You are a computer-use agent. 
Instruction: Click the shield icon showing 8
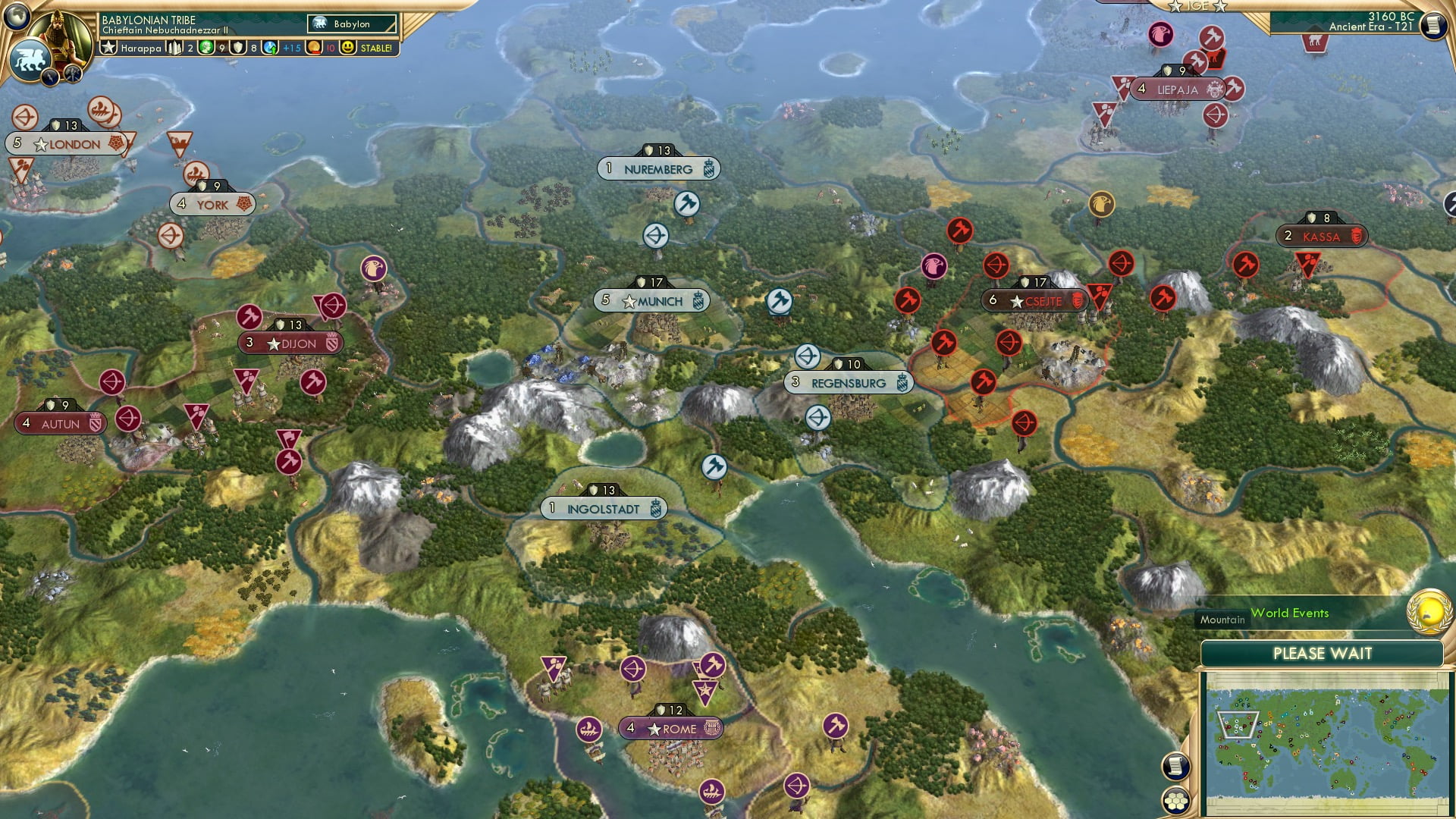tap(237, 47)
